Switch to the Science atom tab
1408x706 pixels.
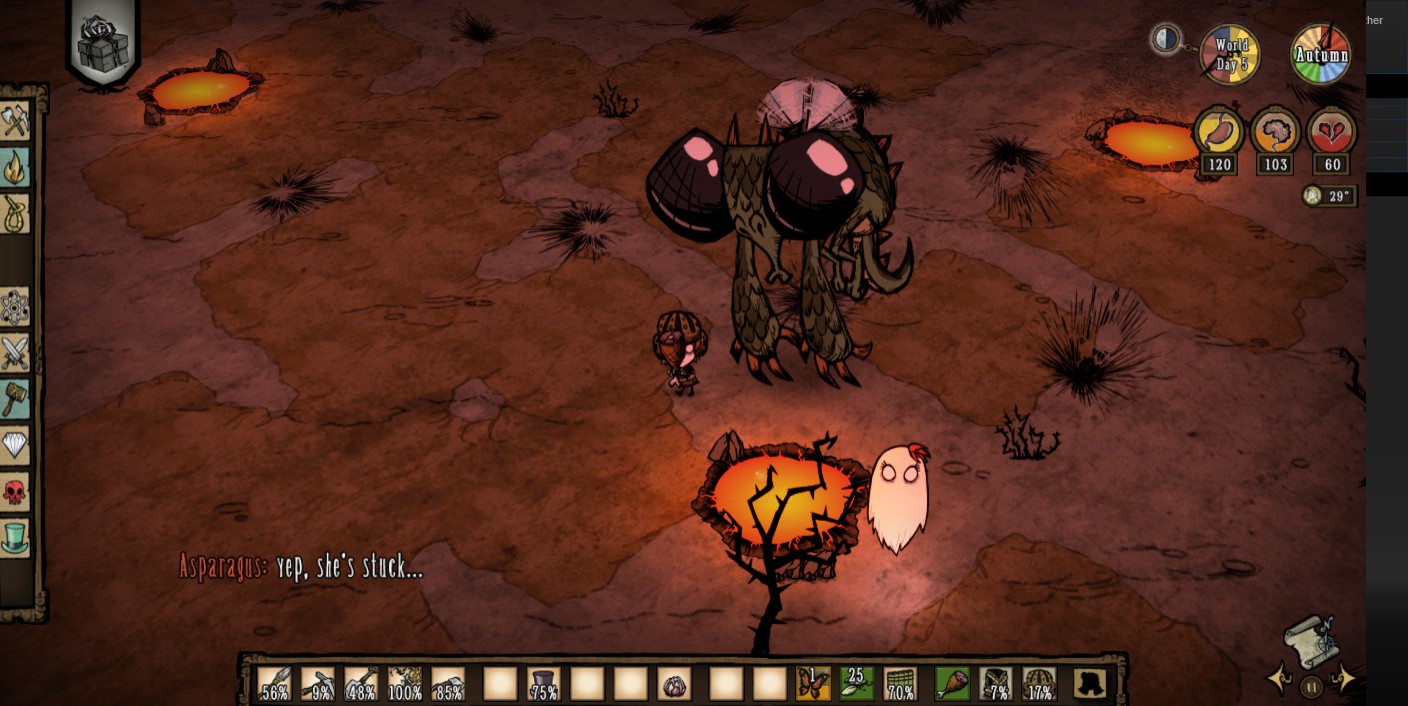[15, 307]
